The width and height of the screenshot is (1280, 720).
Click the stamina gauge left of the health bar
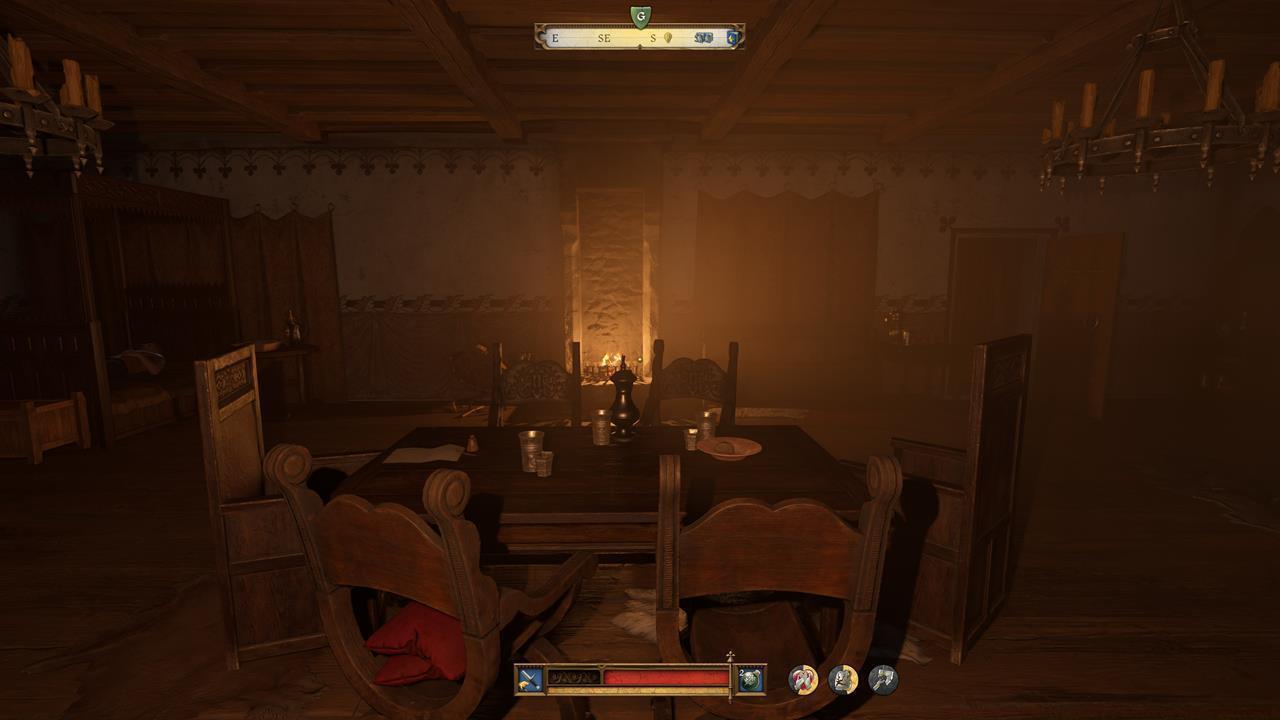(575, 676)
